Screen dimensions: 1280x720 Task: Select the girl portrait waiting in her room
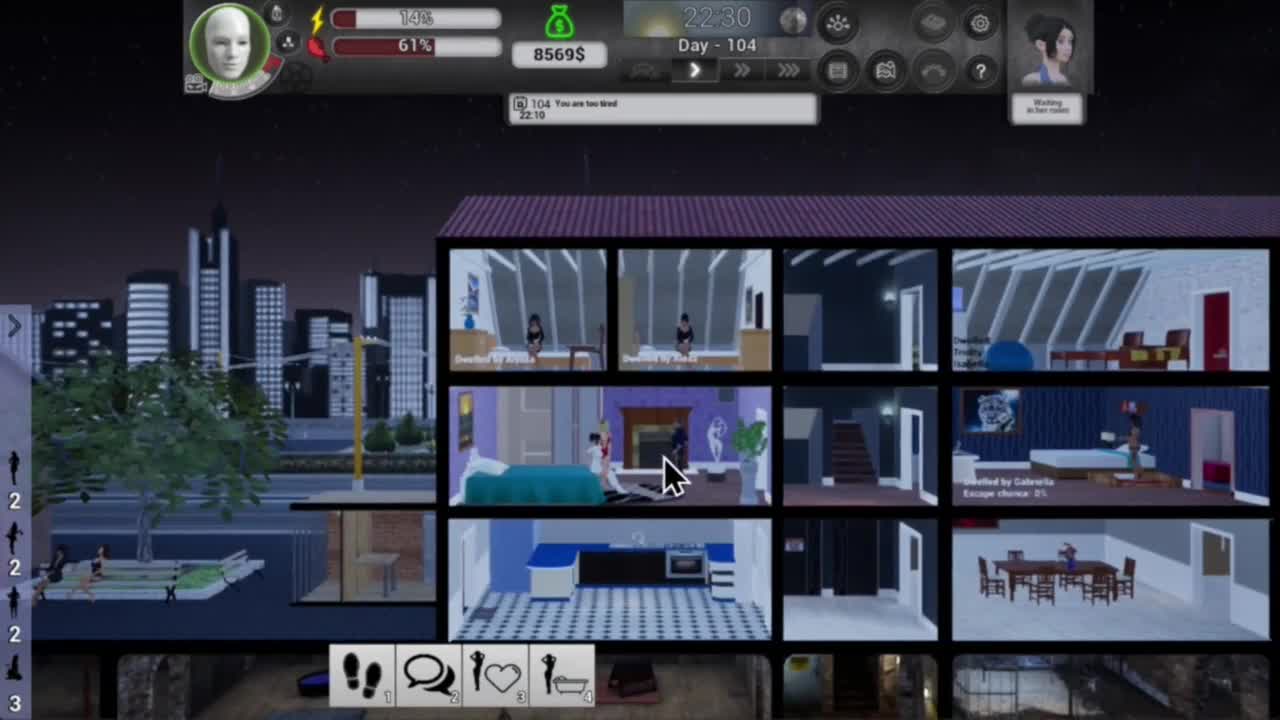click(x=1047, y=48)
